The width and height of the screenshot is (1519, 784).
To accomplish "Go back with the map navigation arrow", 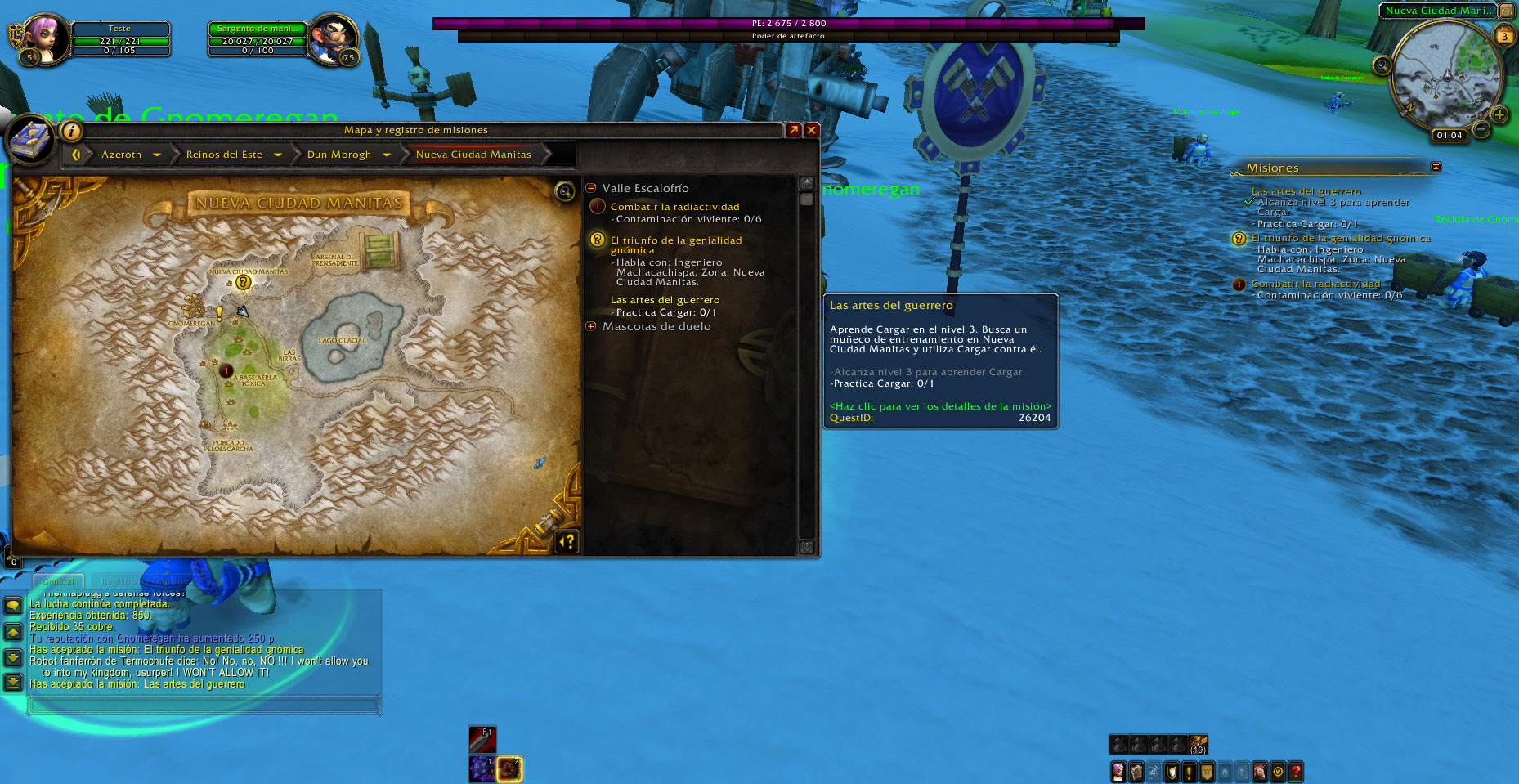I will [76, 155].
